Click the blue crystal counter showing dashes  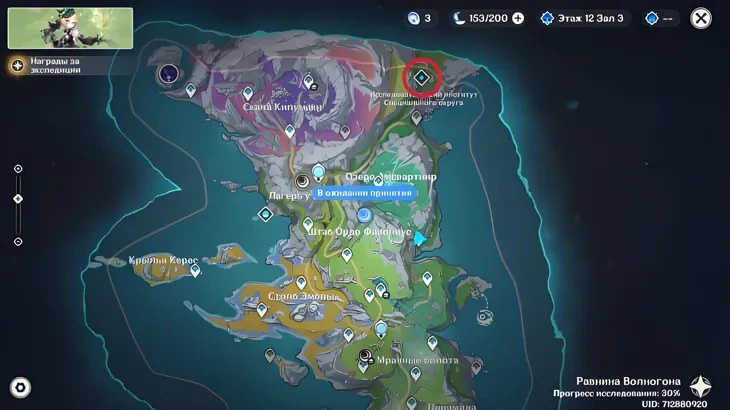pos(661,18)
